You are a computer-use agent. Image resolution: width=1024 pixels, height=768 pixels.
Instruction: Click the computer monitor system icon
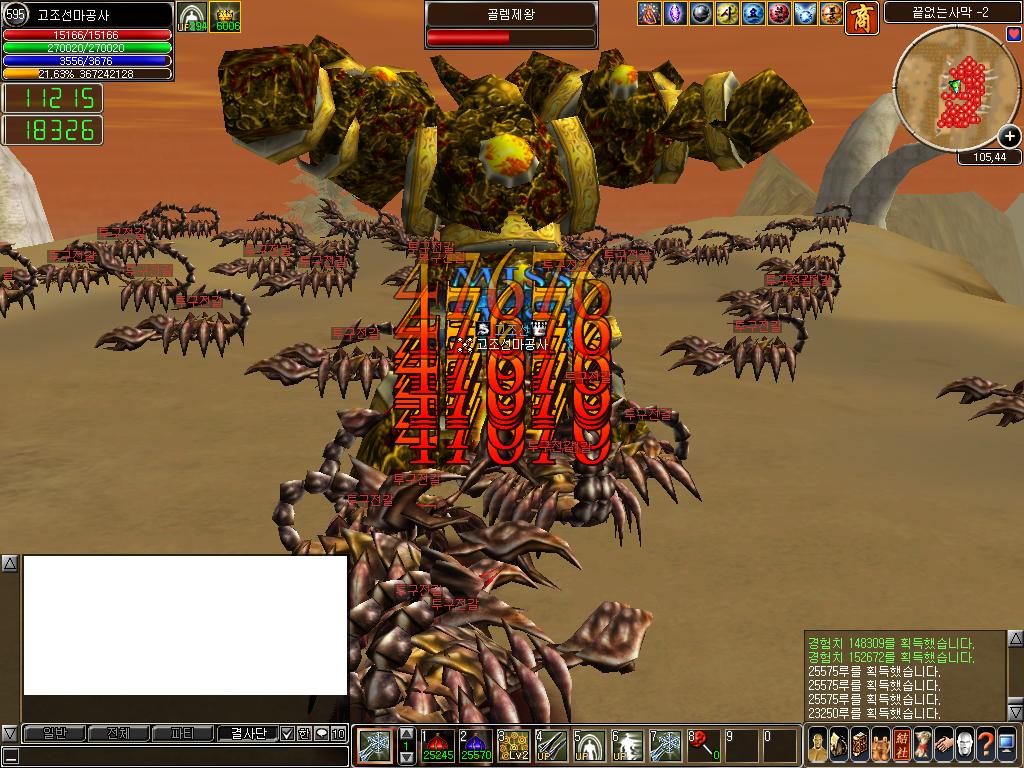[x=1009, y=745]
